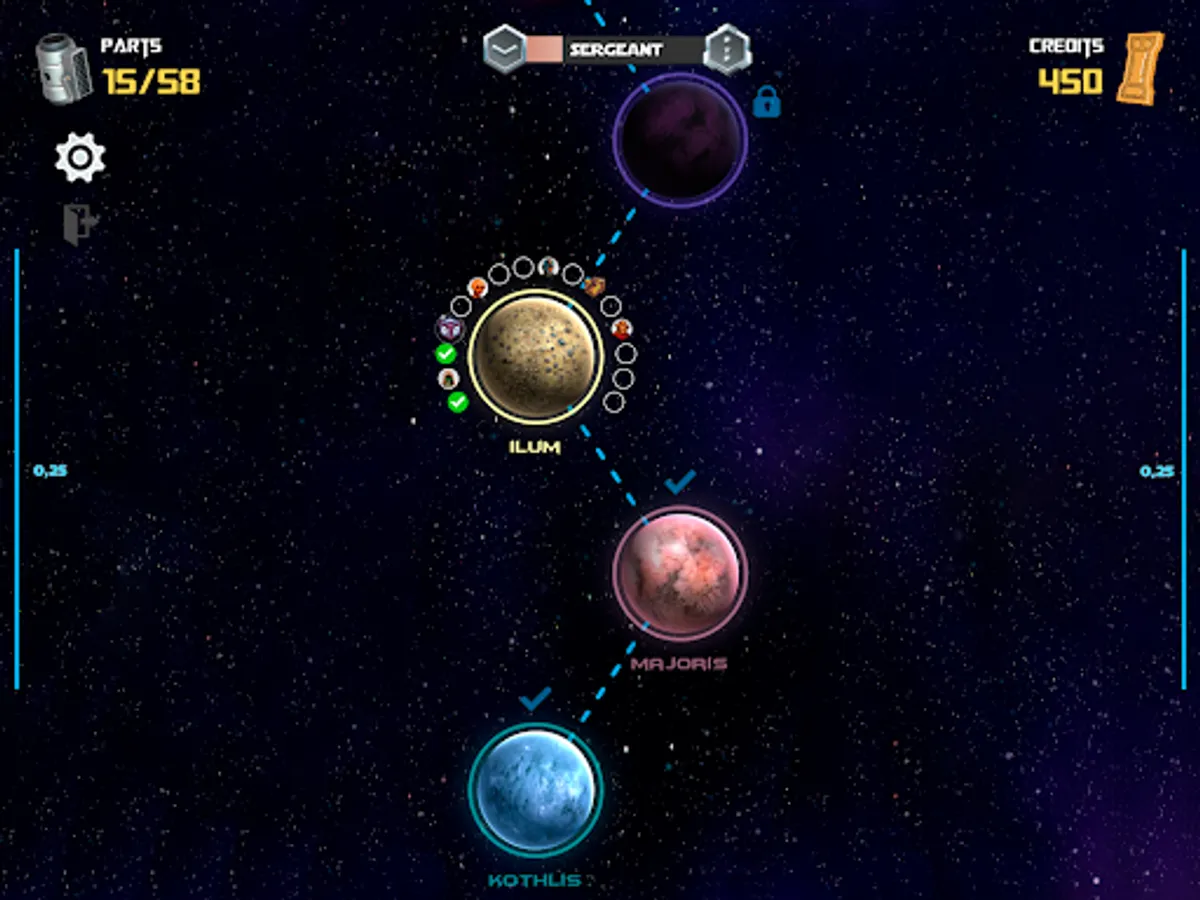
Task: Select the Ilum planet
Action: pyautogui.click(x=536, y=357)
